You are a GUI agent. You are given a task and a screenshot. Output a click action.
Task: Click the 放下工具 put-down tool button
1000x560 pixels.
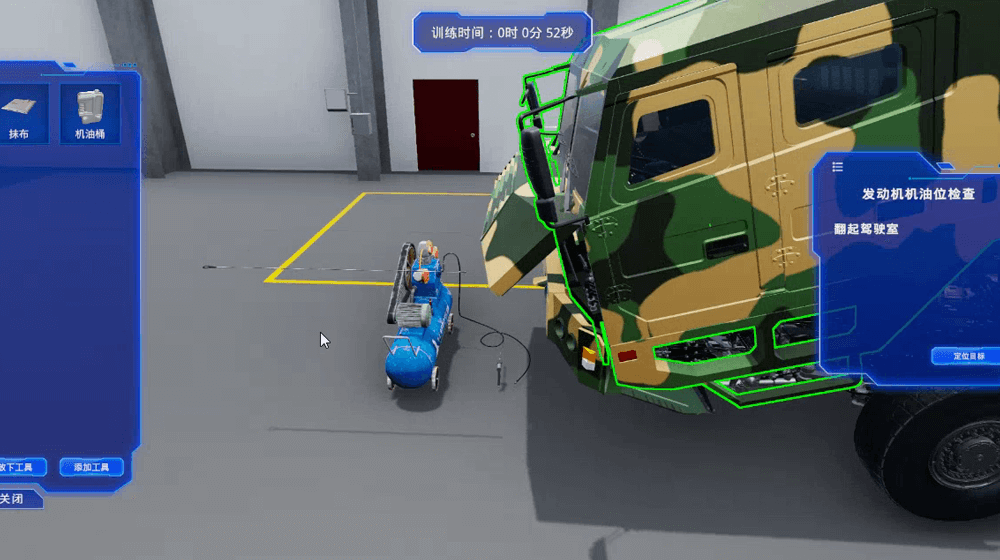pos(20,467)
